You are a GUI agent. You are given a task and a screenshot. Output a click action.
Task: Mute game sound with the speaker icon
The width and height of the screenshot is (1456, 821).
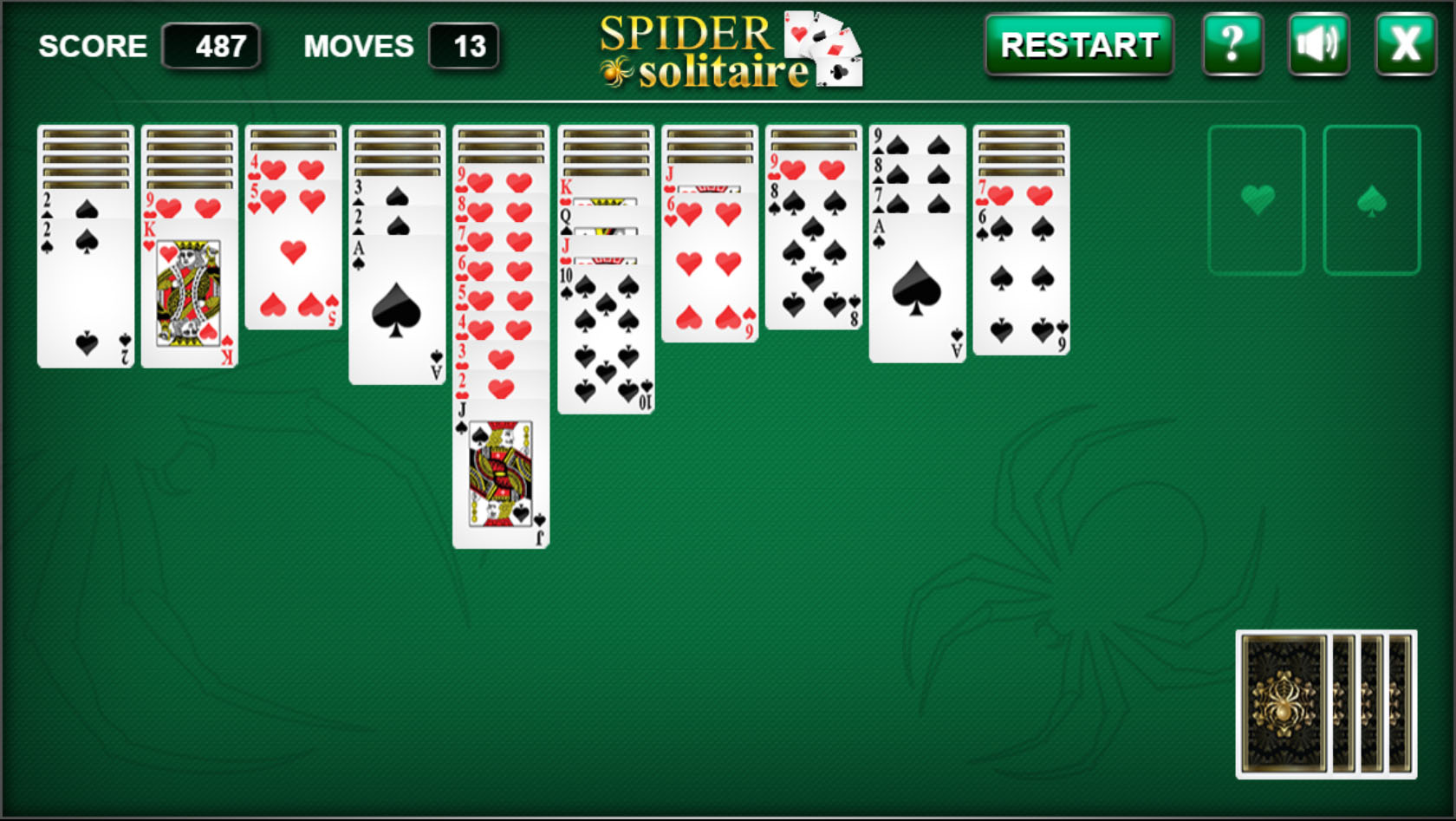(1318, 45)
